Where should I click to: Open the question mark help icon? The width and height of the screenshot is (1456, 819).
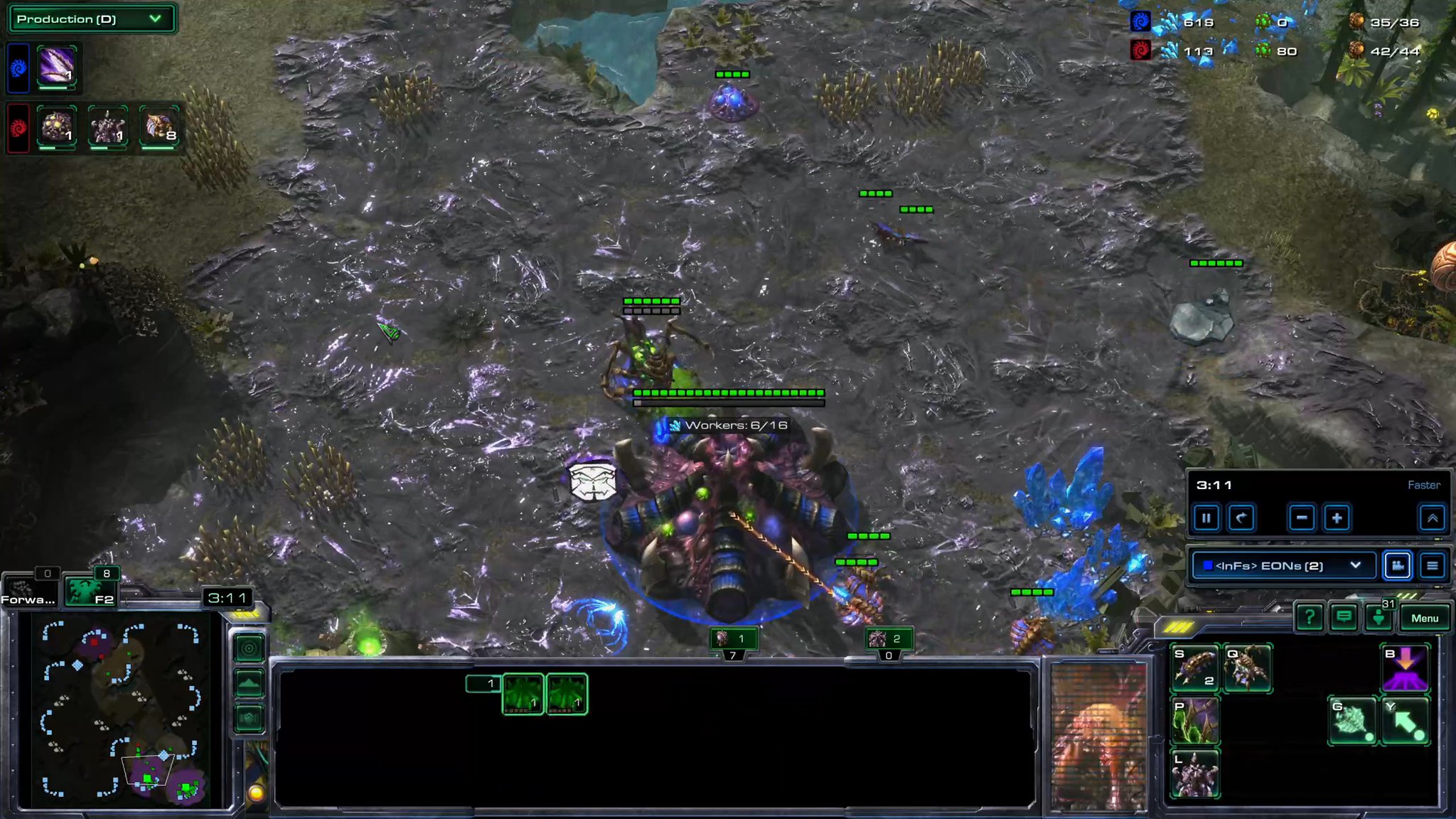[x=1310, y=618]
